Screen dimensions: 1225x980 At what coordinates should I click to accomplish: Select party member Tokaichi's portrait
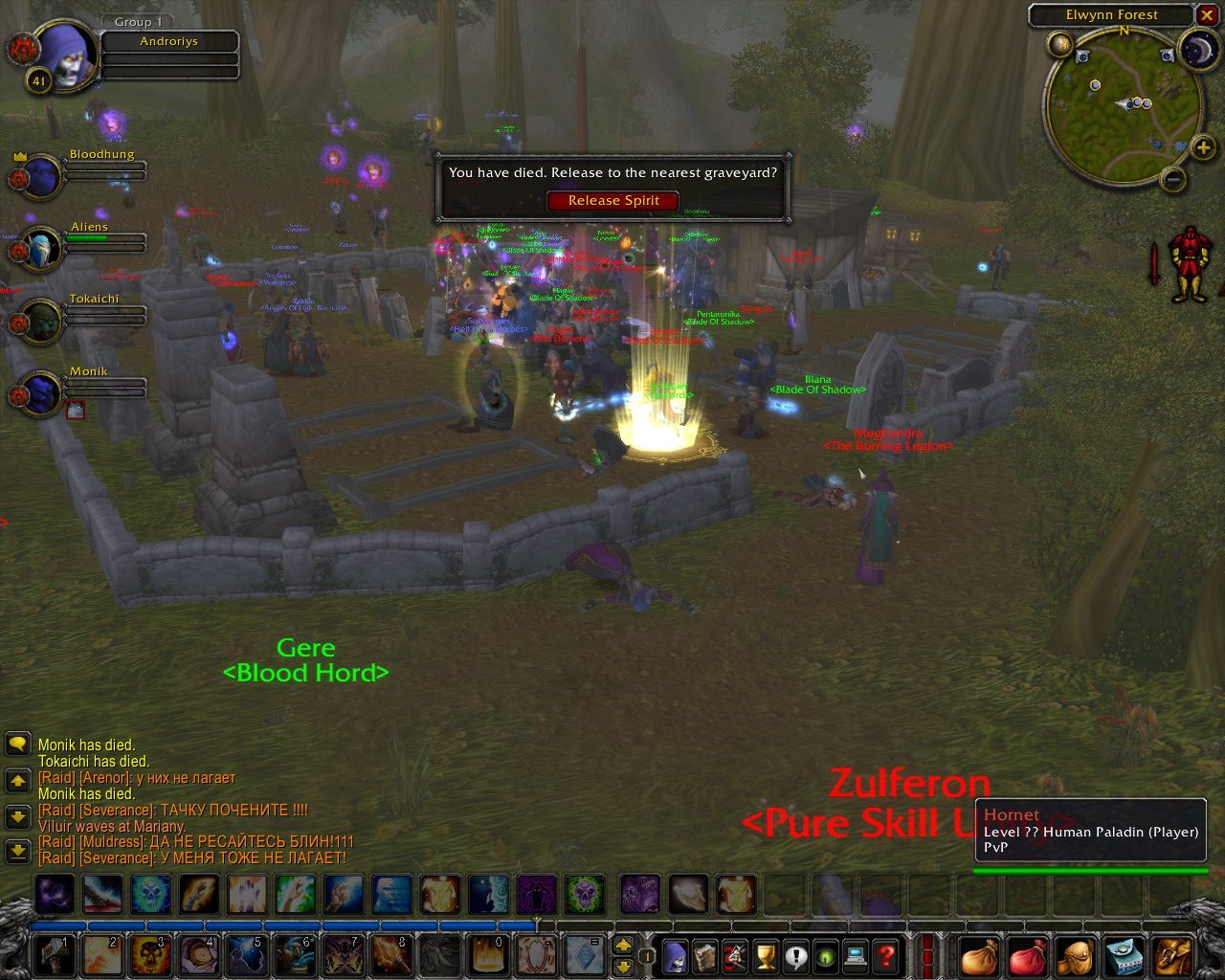point(42,322)
